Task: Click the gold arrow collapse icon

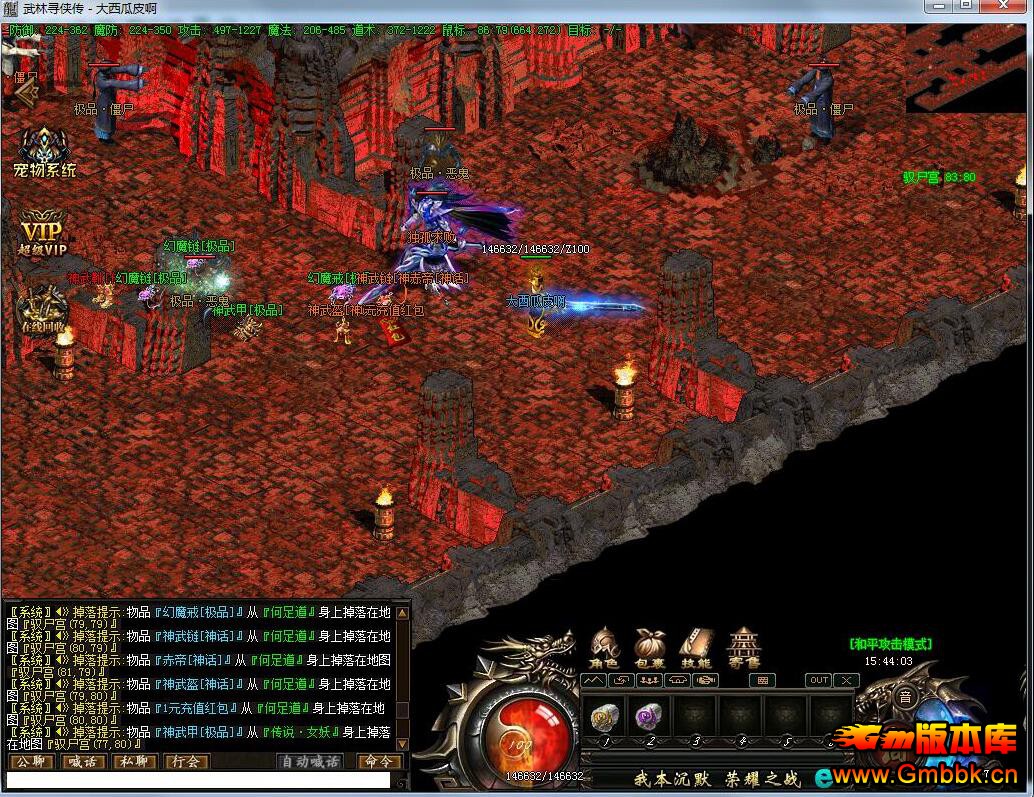Action: pyautogui.click(x=26, y=90)
